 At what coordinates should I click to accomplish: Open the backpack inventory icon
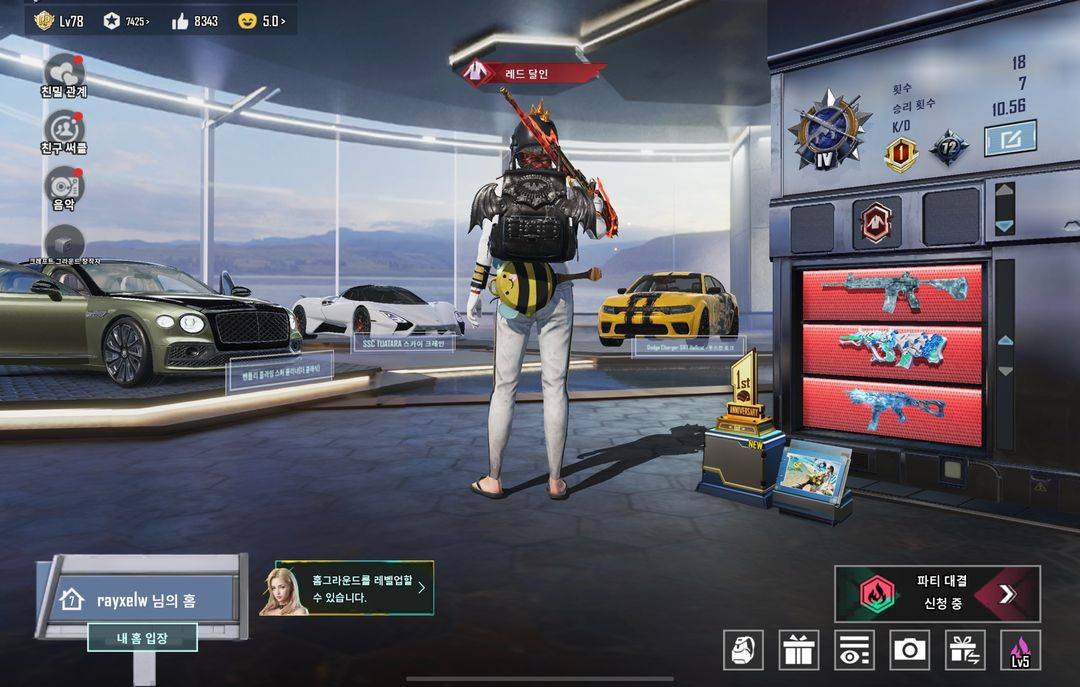point(743,650)
